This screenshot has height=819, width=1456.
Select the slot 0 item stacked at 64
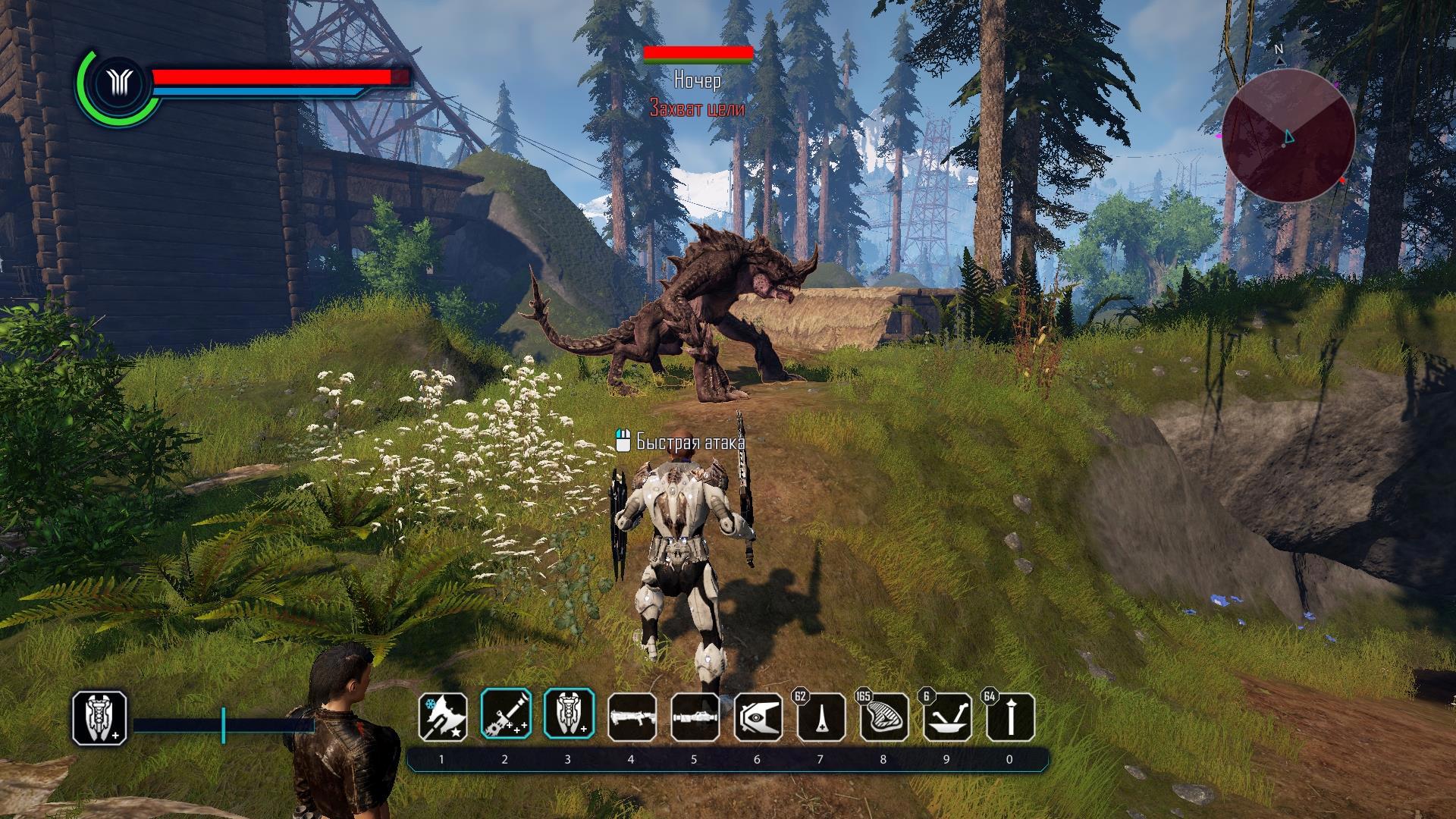tap(1010, 717)
